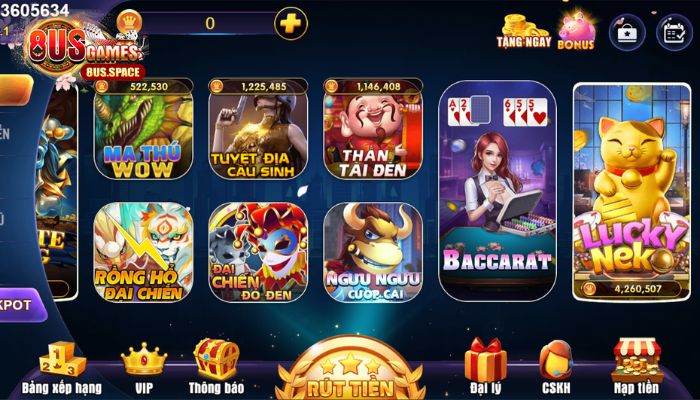Add coins with the plus button
The image size is (700, 400).
(290, 23)
